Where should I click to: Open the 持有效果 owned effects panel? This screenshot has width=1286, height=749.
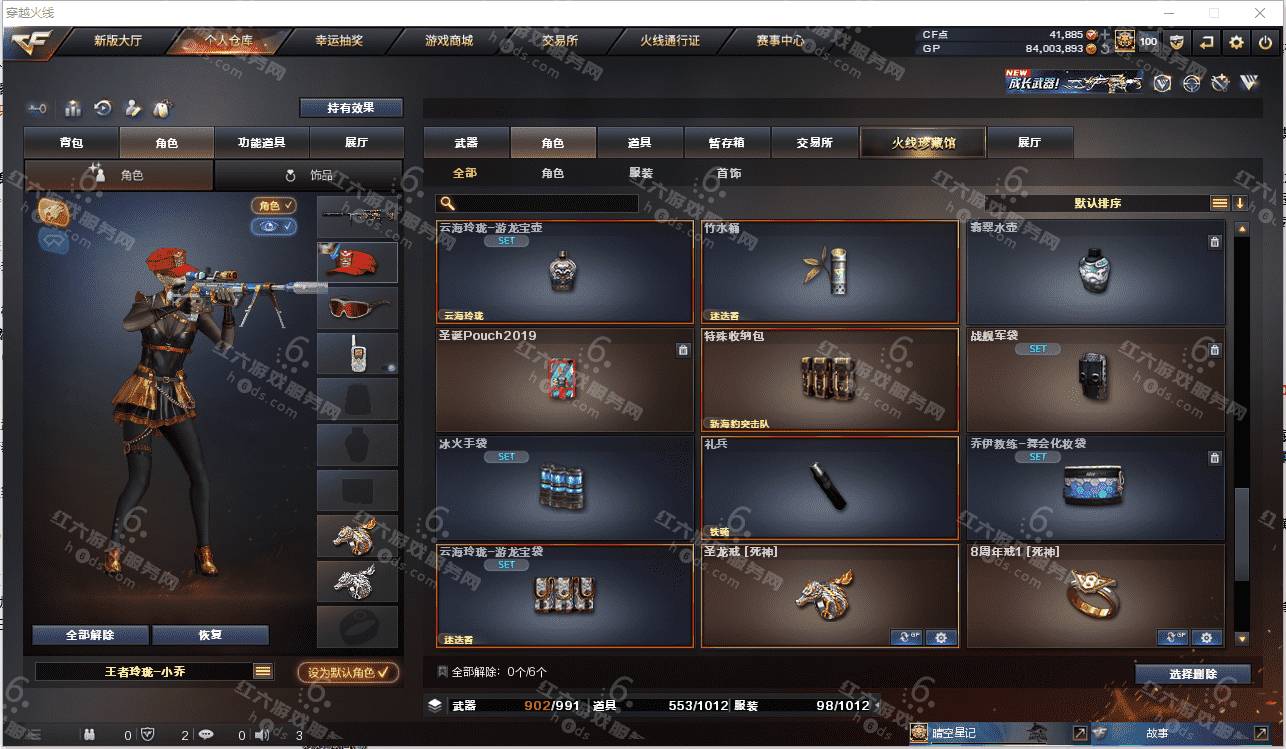coord(351,108)
